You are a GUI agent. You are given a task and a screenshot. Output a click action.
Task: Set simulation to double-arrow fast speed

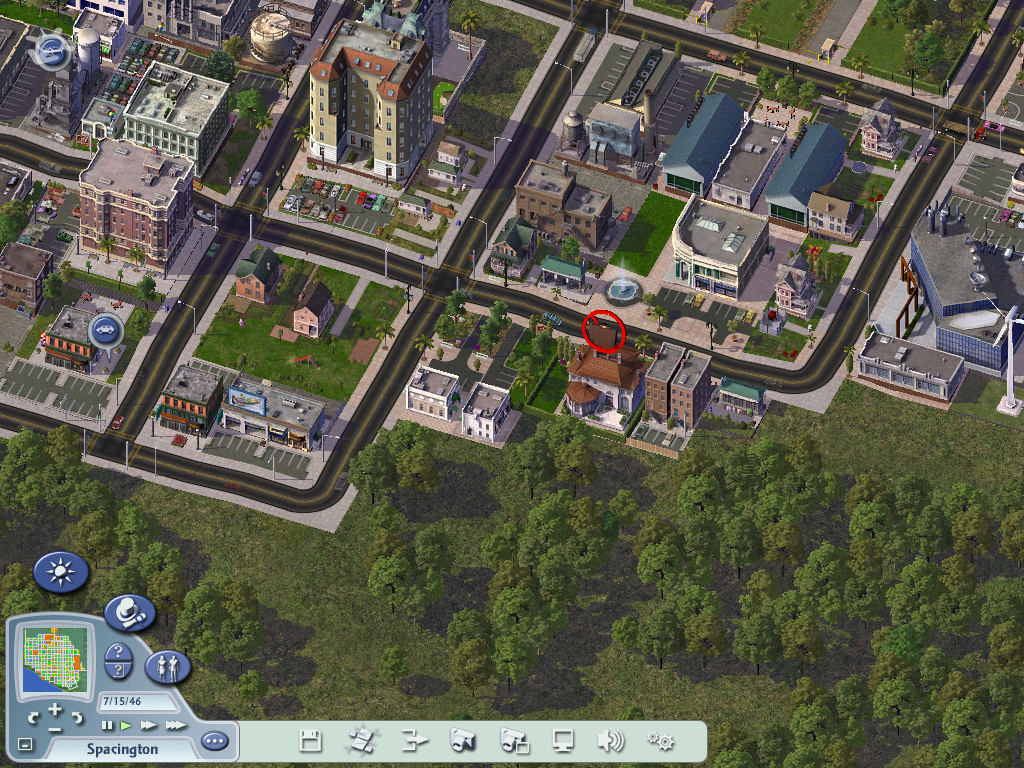pos(148,725)
